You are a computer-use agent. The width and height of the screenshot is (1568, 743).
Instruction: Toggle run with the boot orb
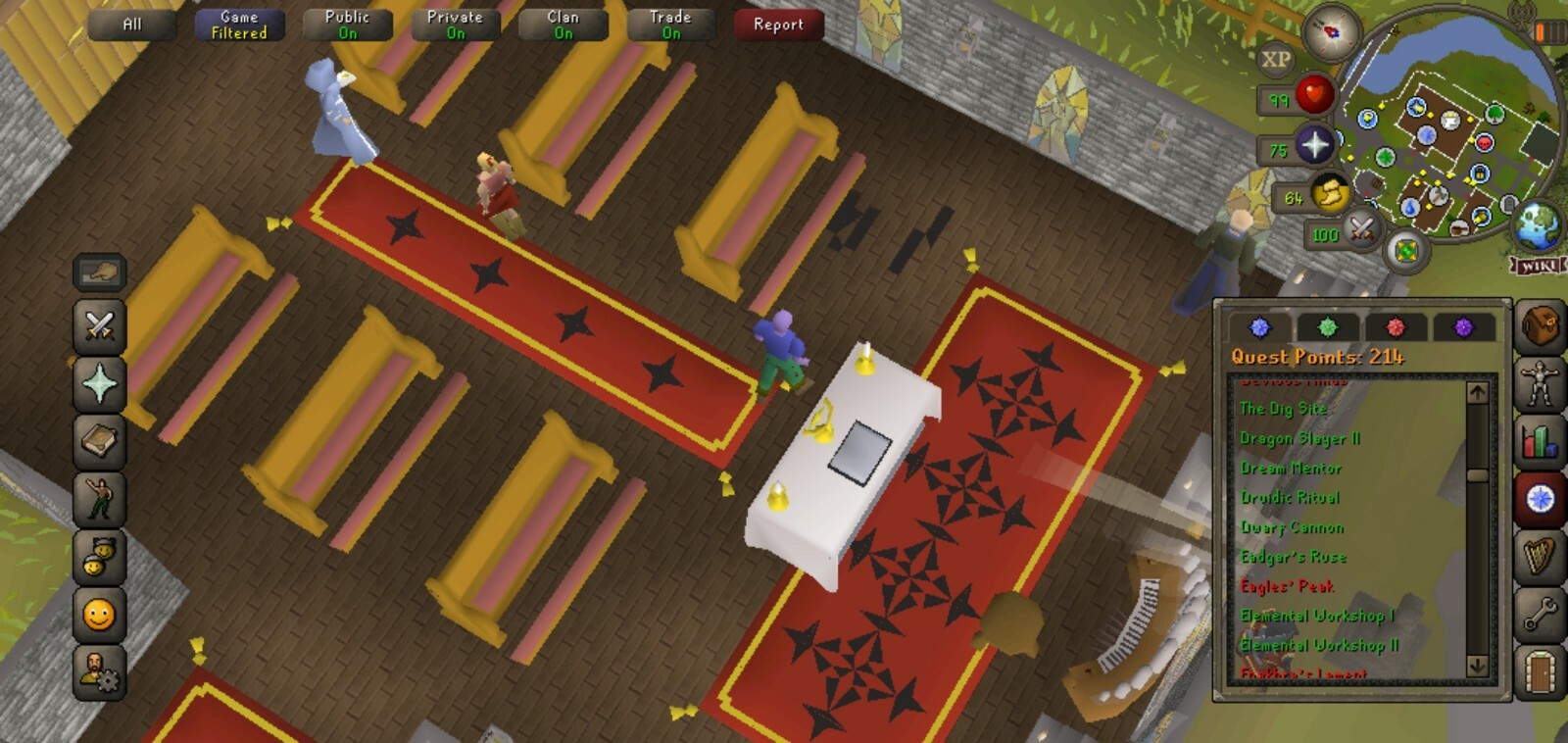(1330, 194)
